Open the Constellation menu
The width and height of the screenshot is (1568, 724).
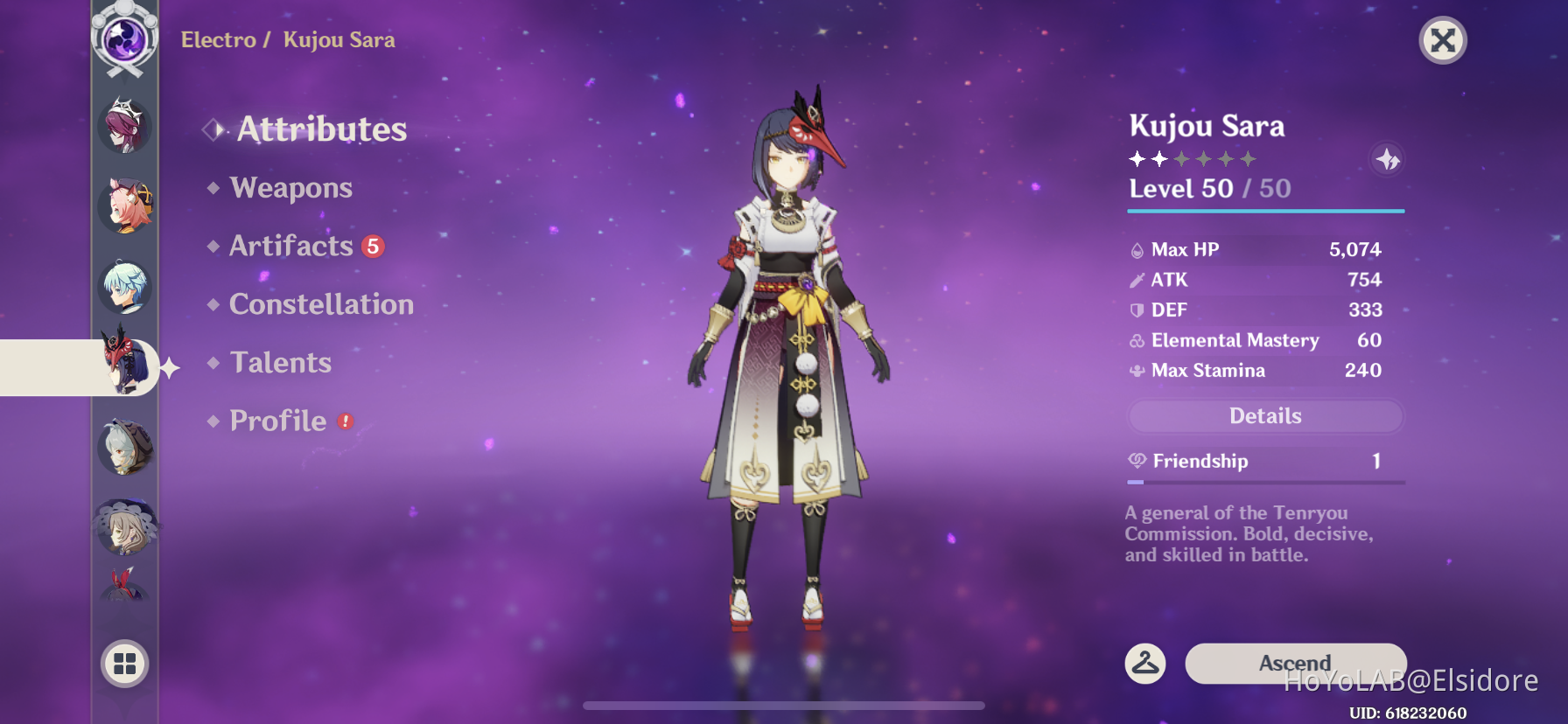tap(320, 304)
